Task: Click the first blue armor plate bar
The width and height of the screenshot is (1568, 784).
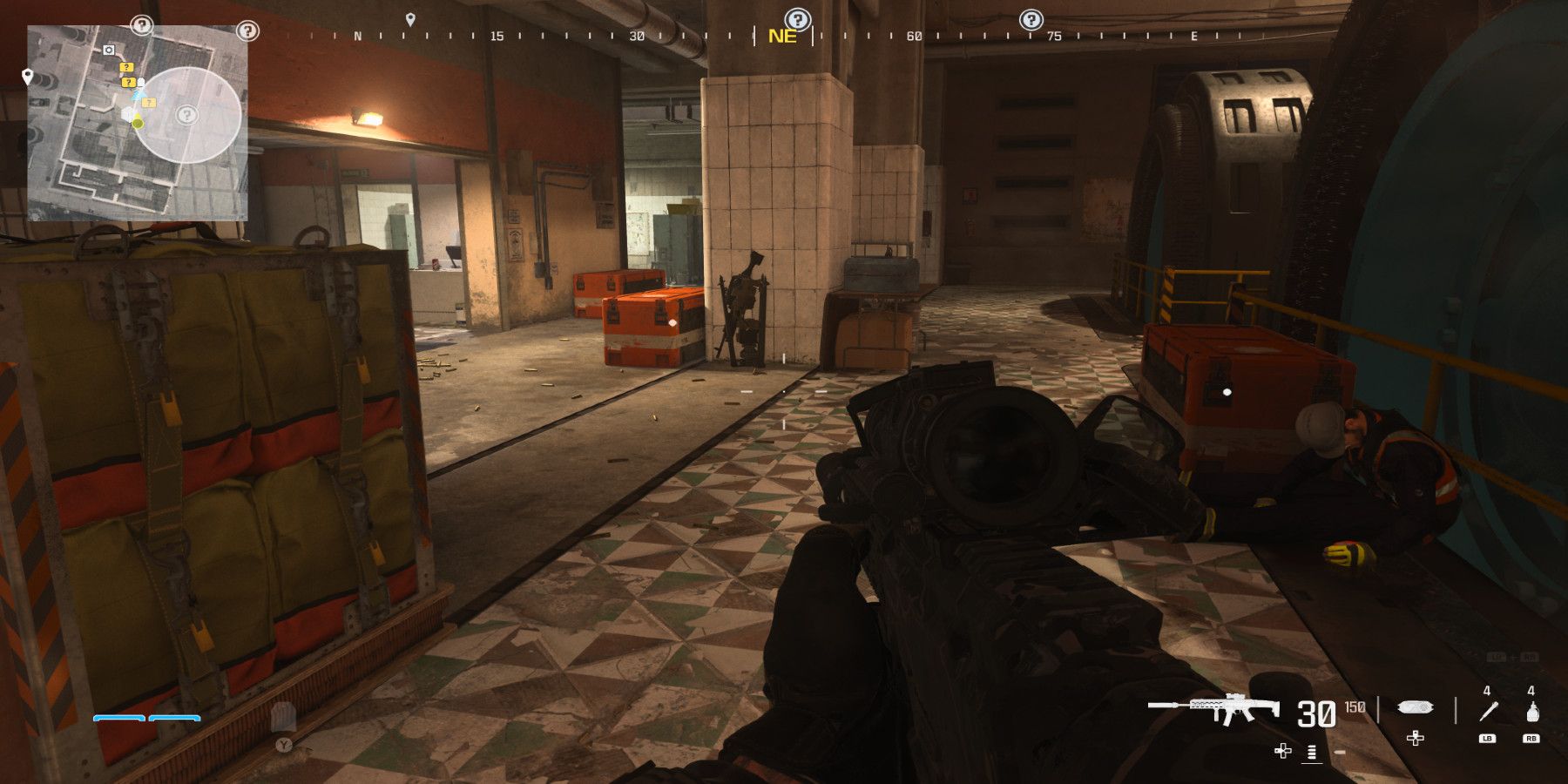Action: point(119,718)
